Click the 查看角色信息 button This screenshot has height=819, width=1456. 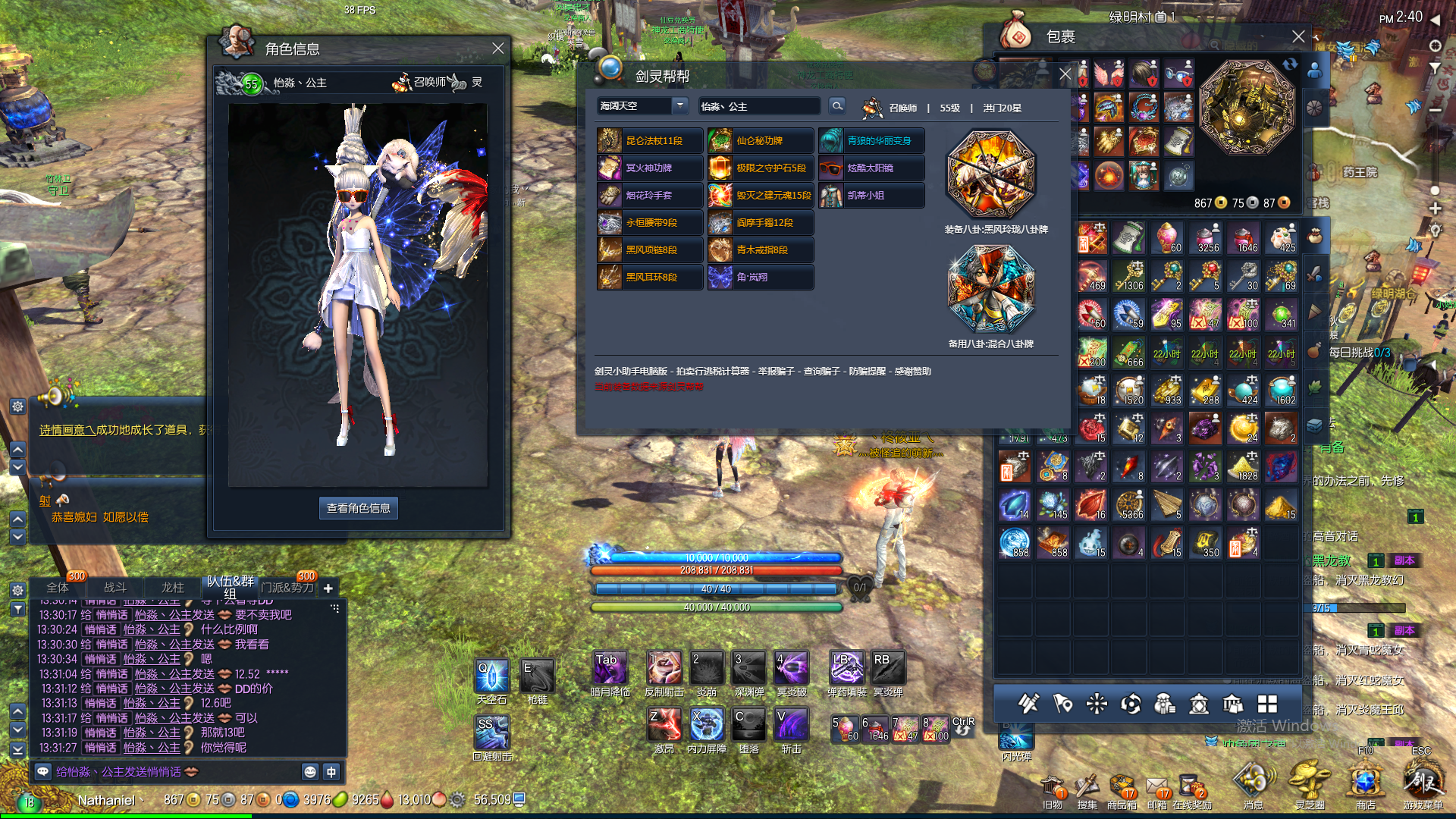pyautogui.click(x=358, y=508)
